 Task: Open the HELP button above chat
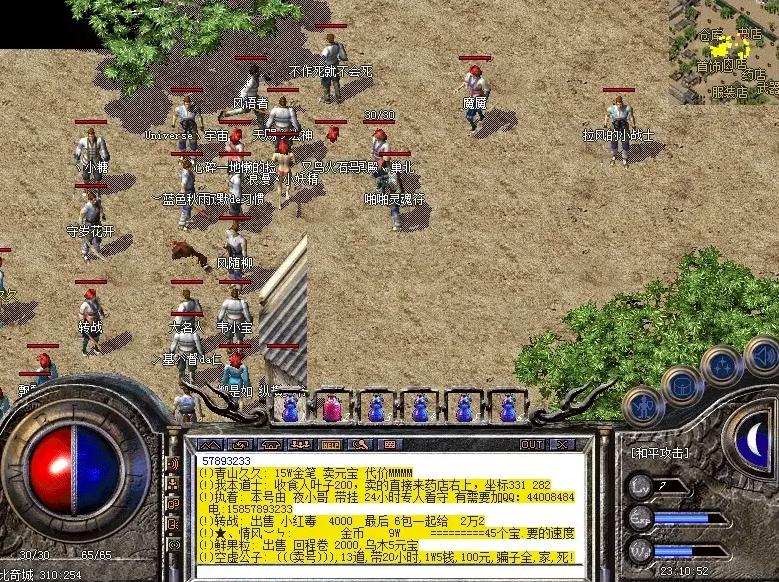332,444
